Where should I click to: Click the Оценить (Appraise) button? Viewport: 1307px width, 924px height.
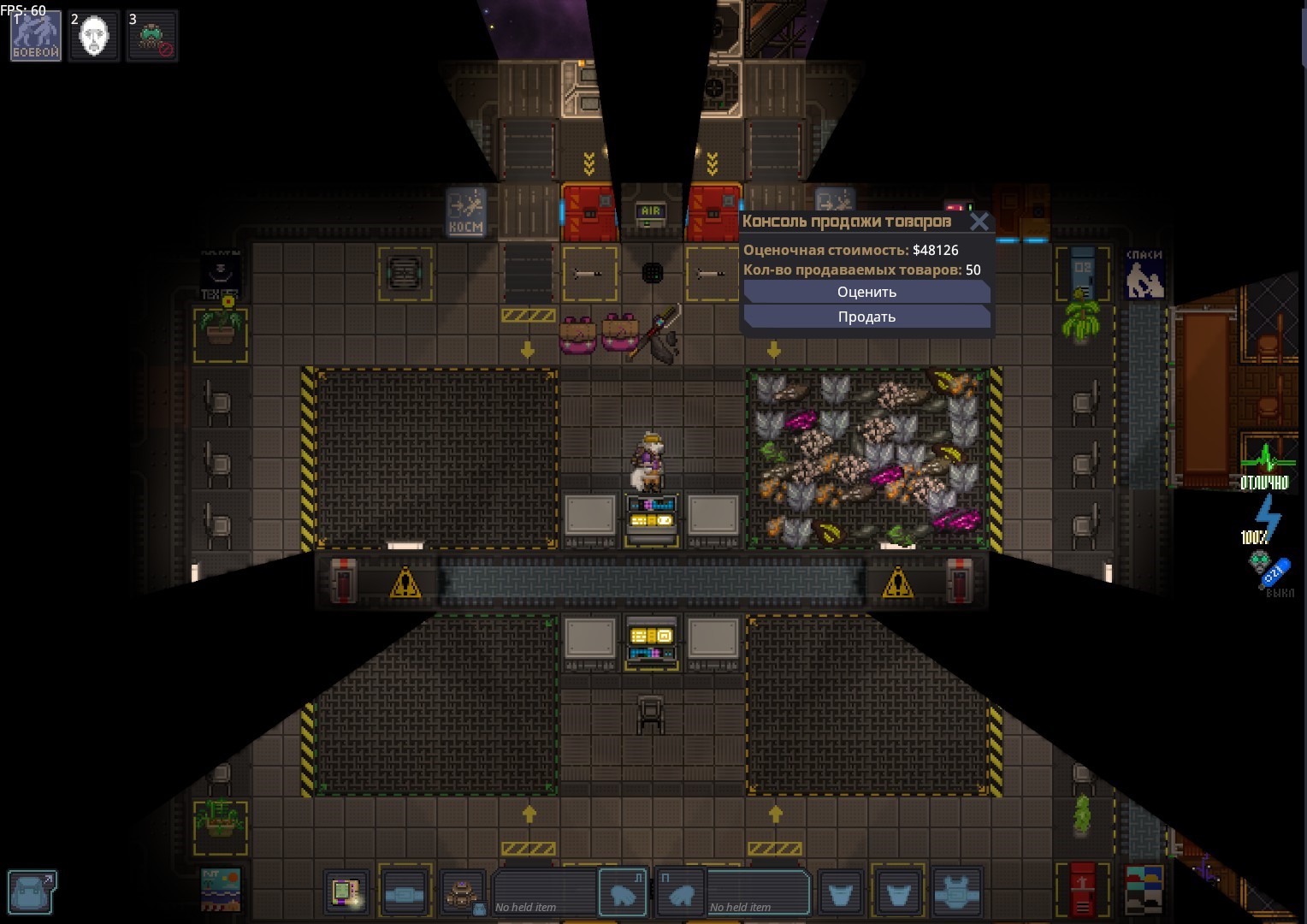click(866, 293)
